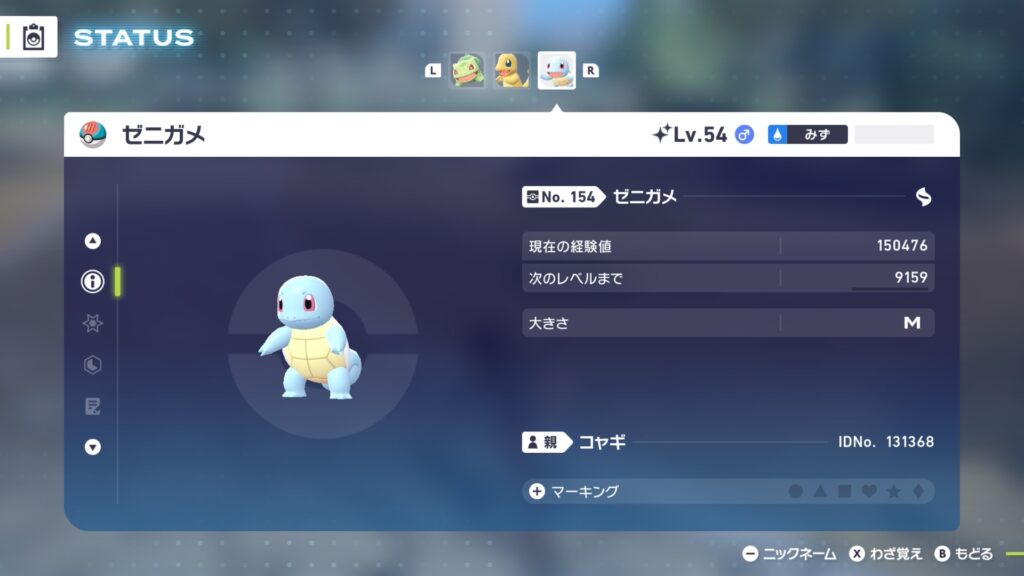Toggle the diamond marking
1024x576 pixels.
point(917,491)
